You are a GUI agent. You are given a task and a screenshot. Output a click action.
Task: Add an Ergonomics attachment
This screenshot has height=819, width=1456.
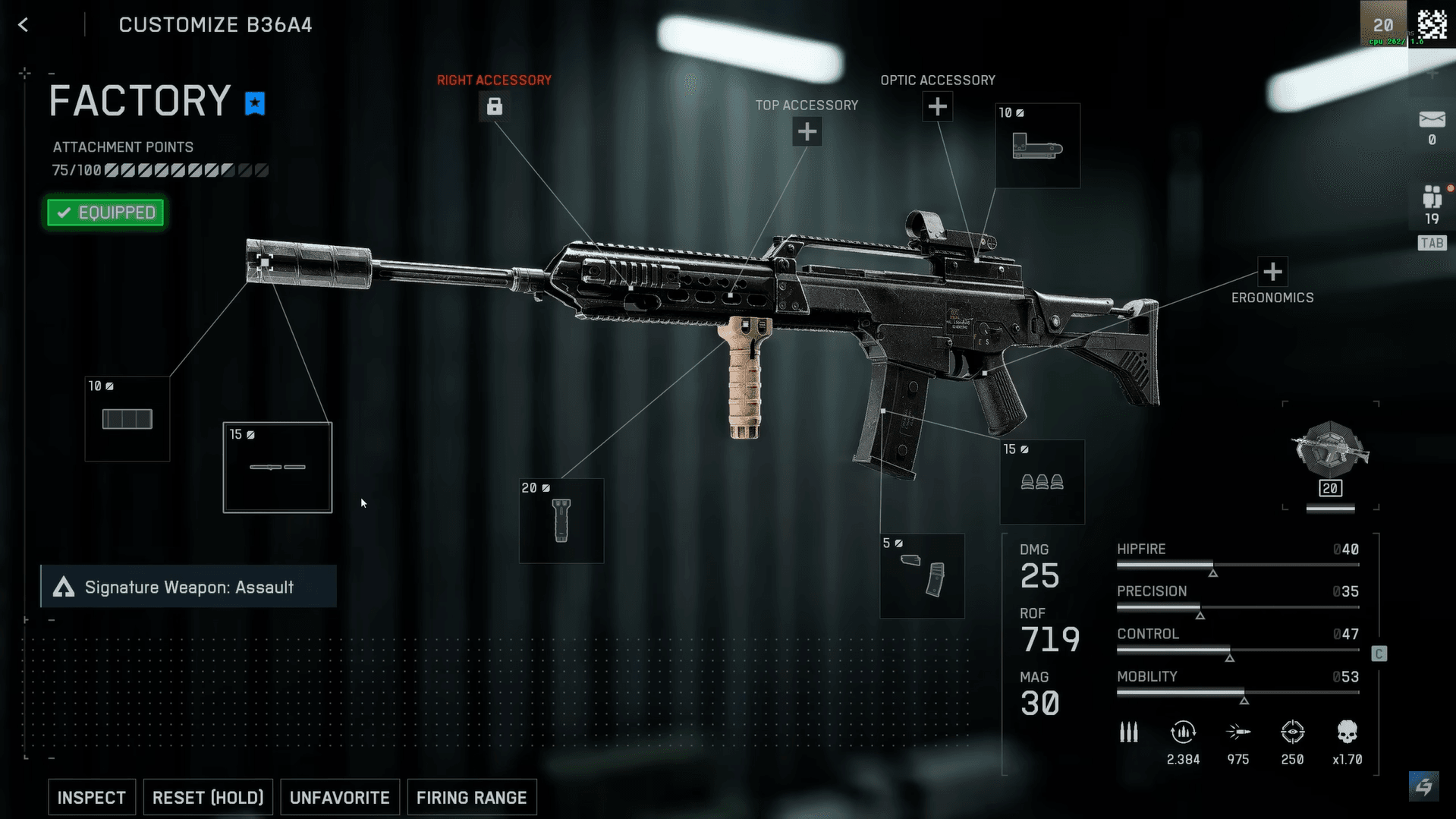(x=1272, y=272)
